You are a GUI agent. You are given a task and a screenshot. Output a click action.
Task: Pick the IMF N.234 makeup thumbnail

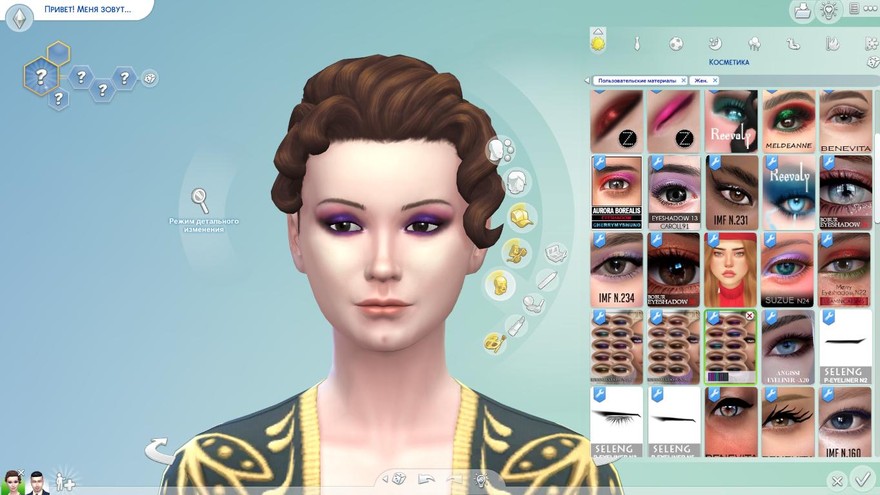click(x=616, y=270)
